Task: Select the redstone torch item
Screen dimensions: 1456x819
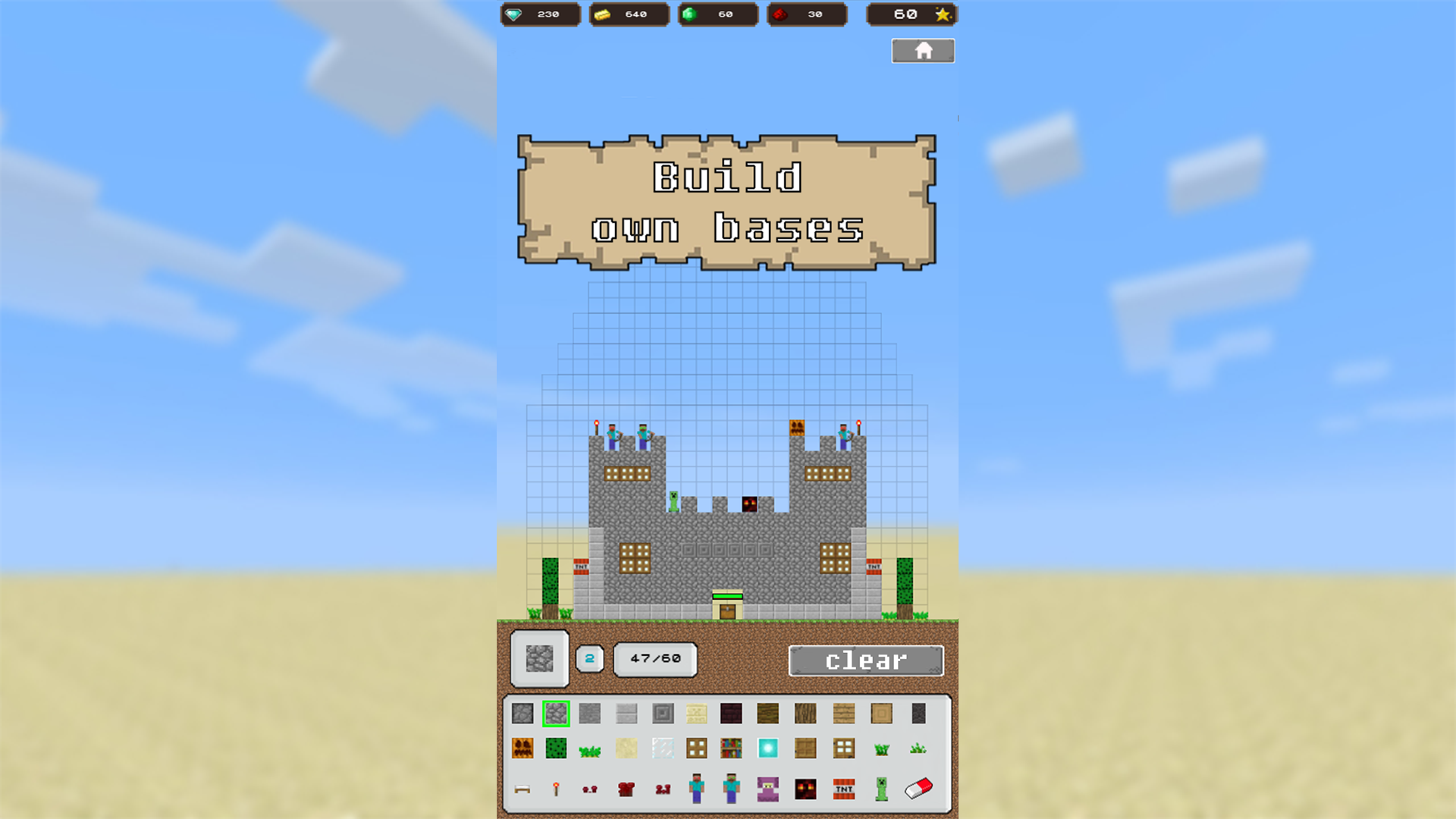Action: 556,789
